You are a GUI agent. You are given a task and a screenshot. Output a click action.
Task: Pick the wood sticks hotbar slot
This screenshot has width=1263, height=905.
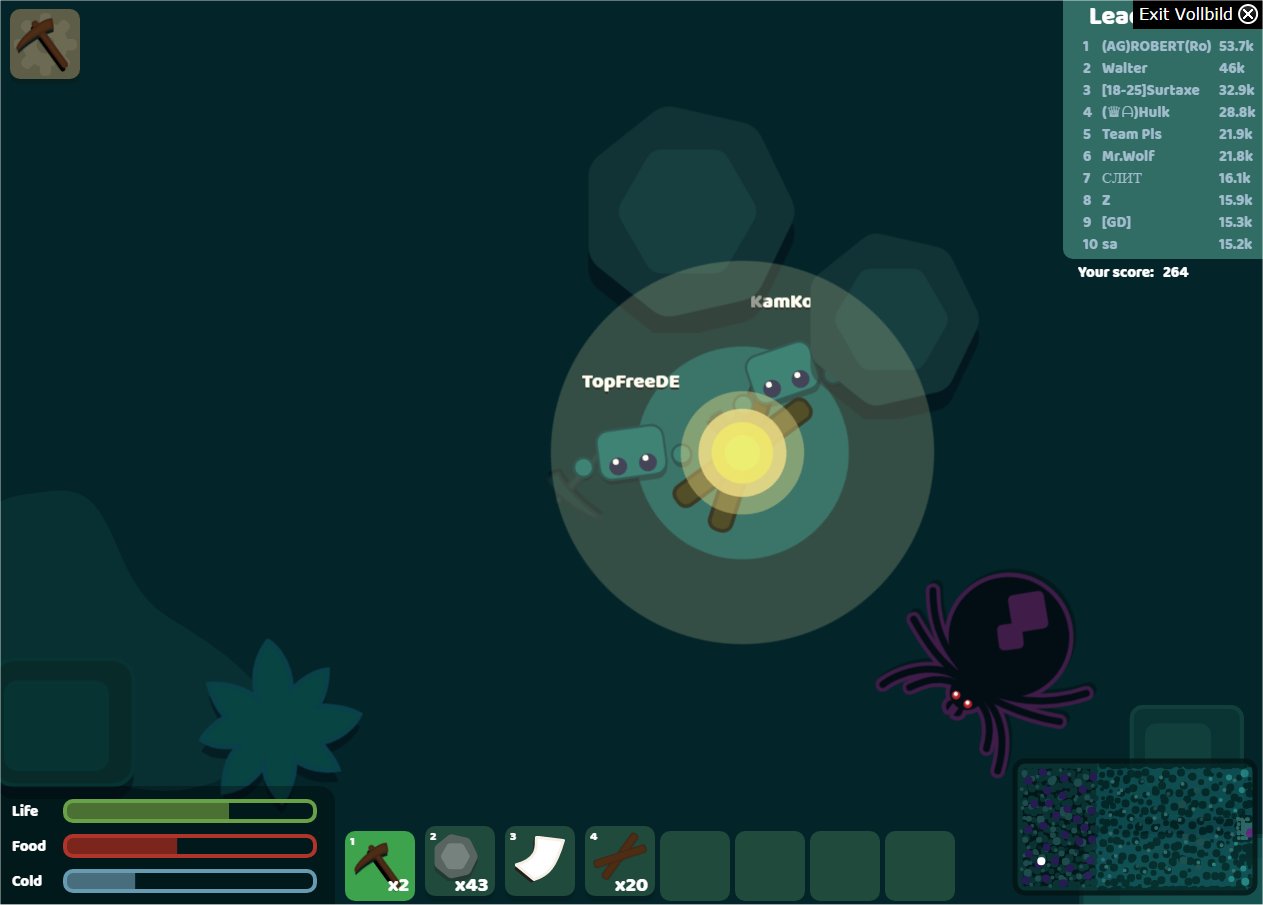tap(620, 861)
